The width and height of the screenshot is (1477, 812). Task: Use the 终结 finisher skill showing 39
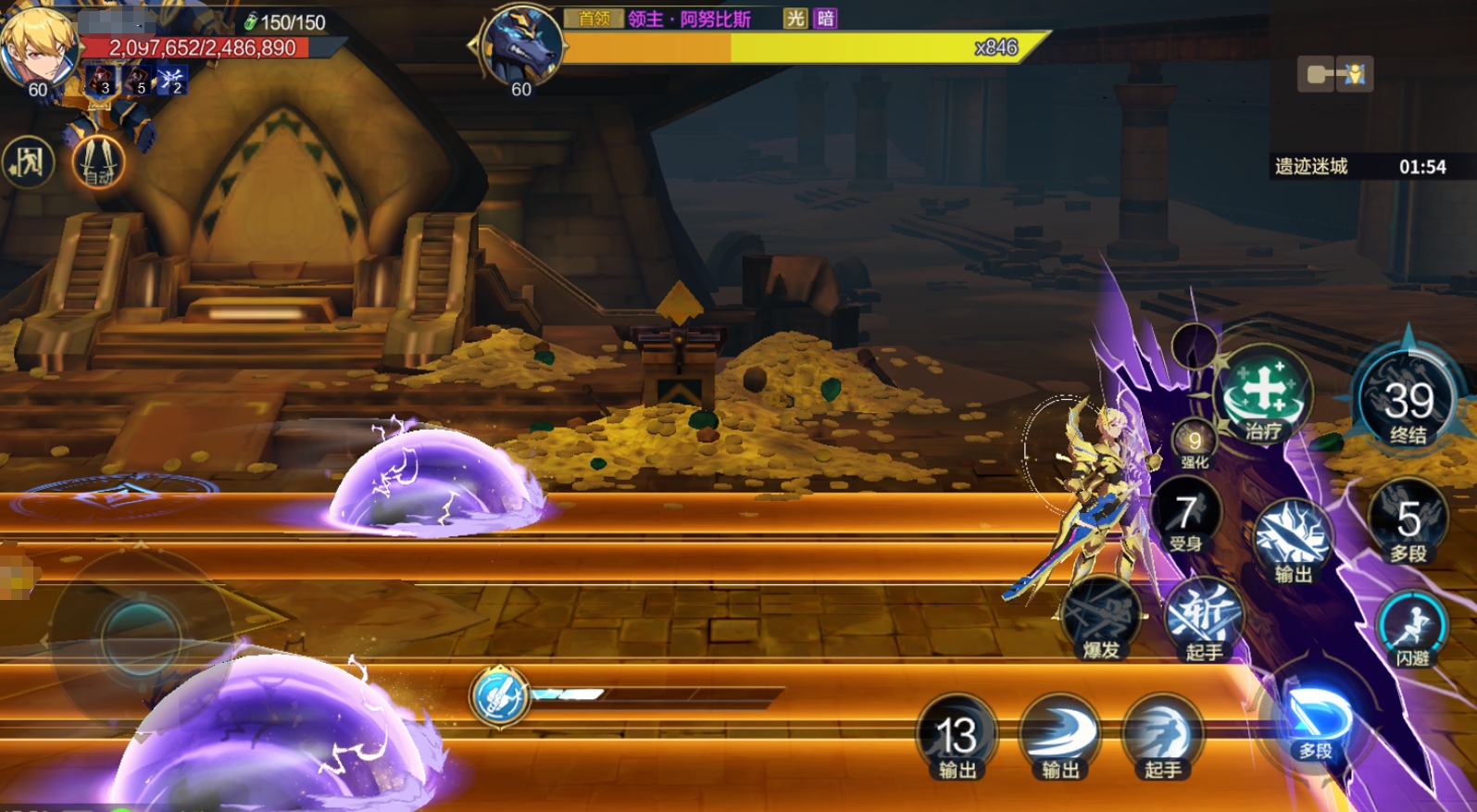1408,403
